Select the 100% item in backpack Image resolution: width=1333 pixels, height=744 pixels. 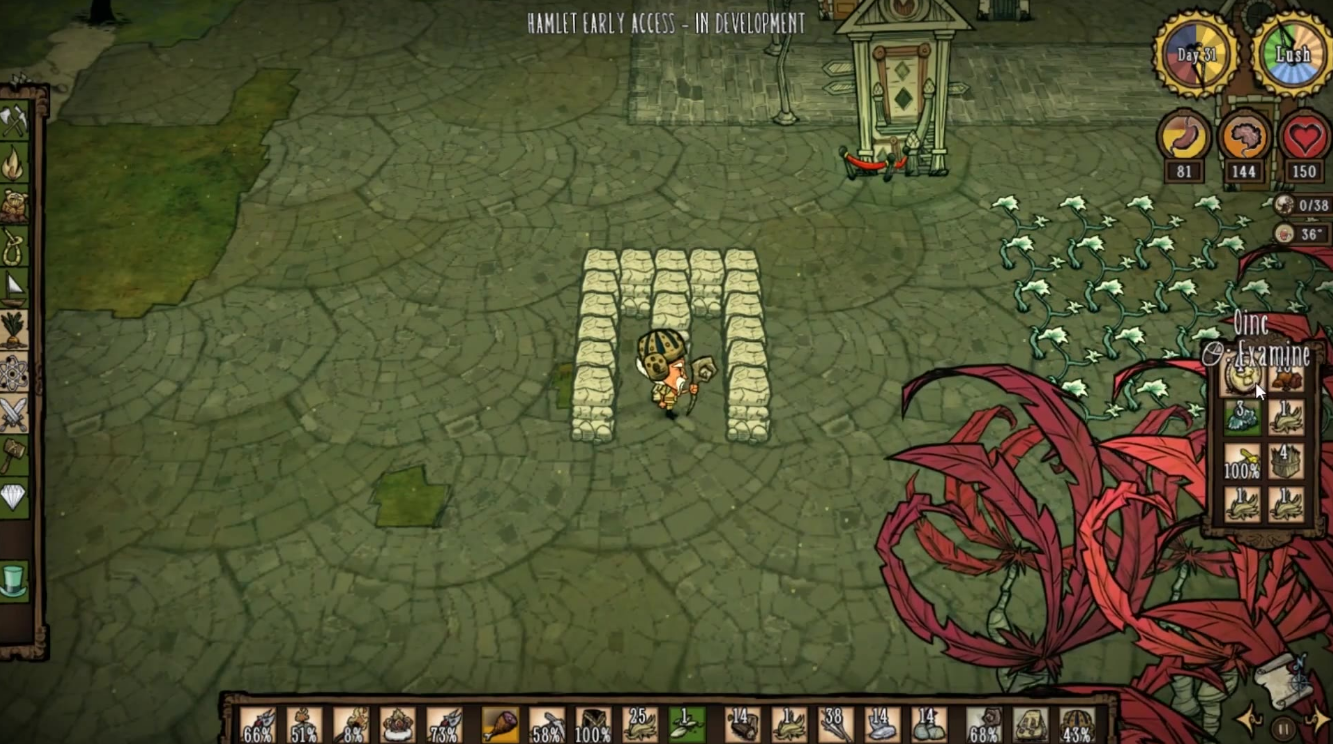point(1243,461)
